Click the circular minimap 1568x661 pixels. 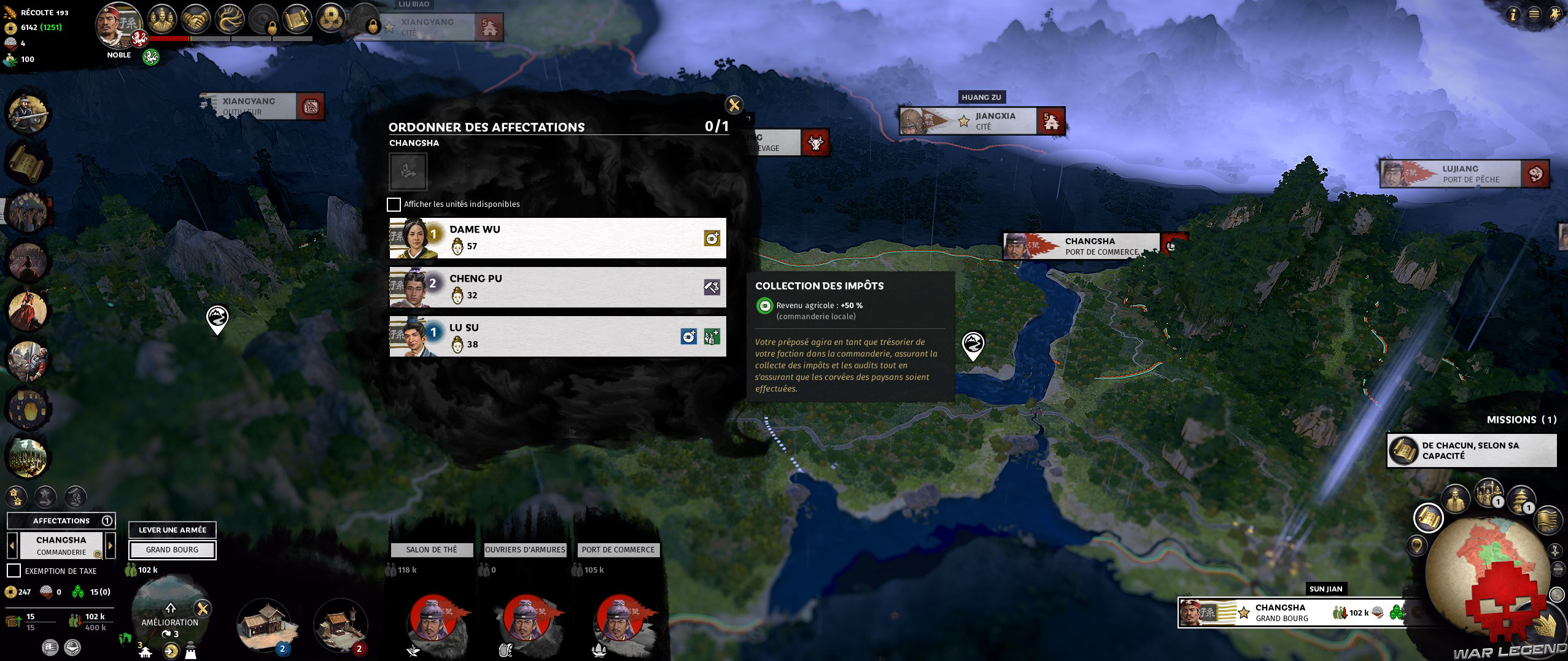(1486, 571)
